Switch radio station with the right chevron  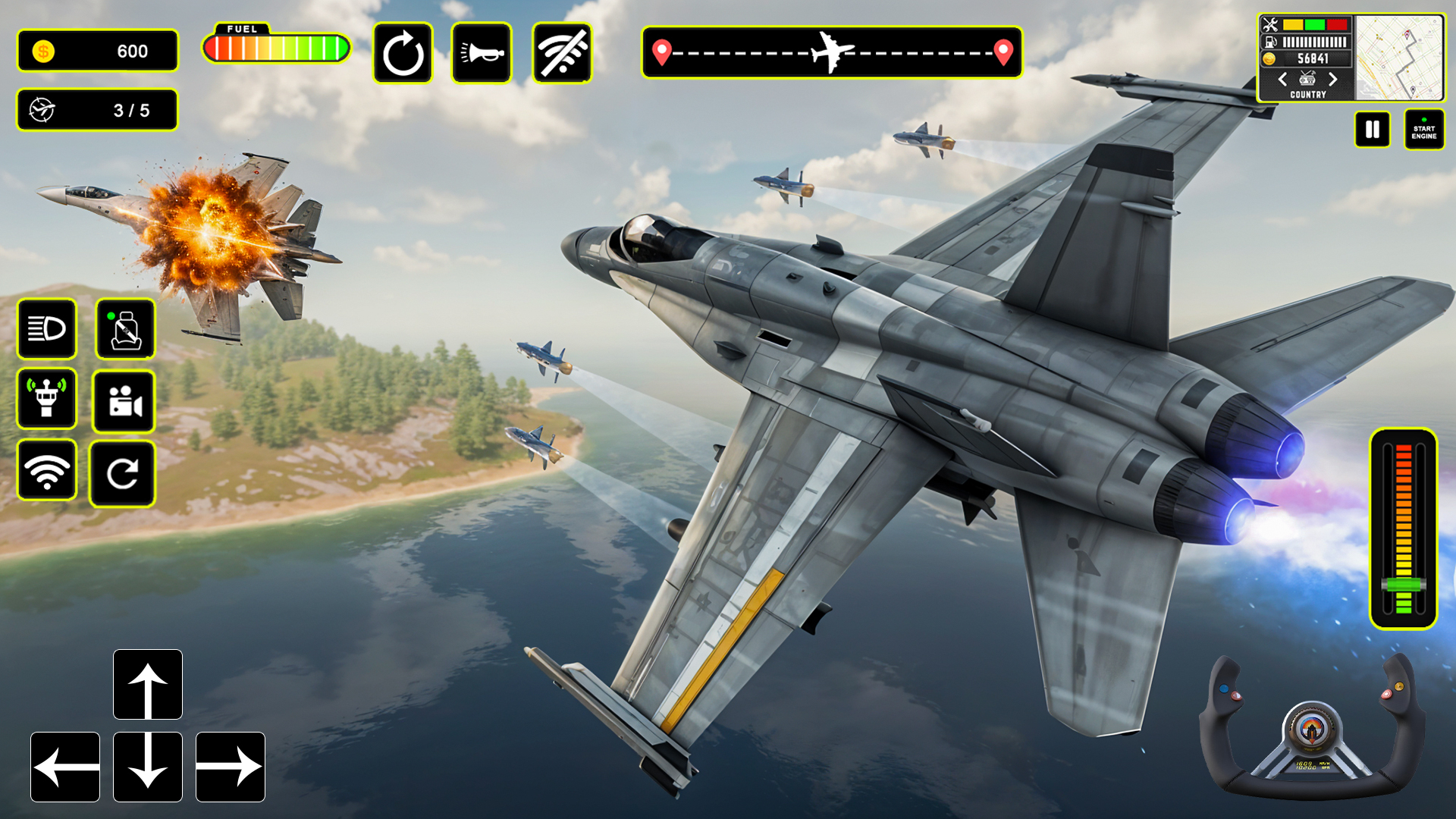1333,80
